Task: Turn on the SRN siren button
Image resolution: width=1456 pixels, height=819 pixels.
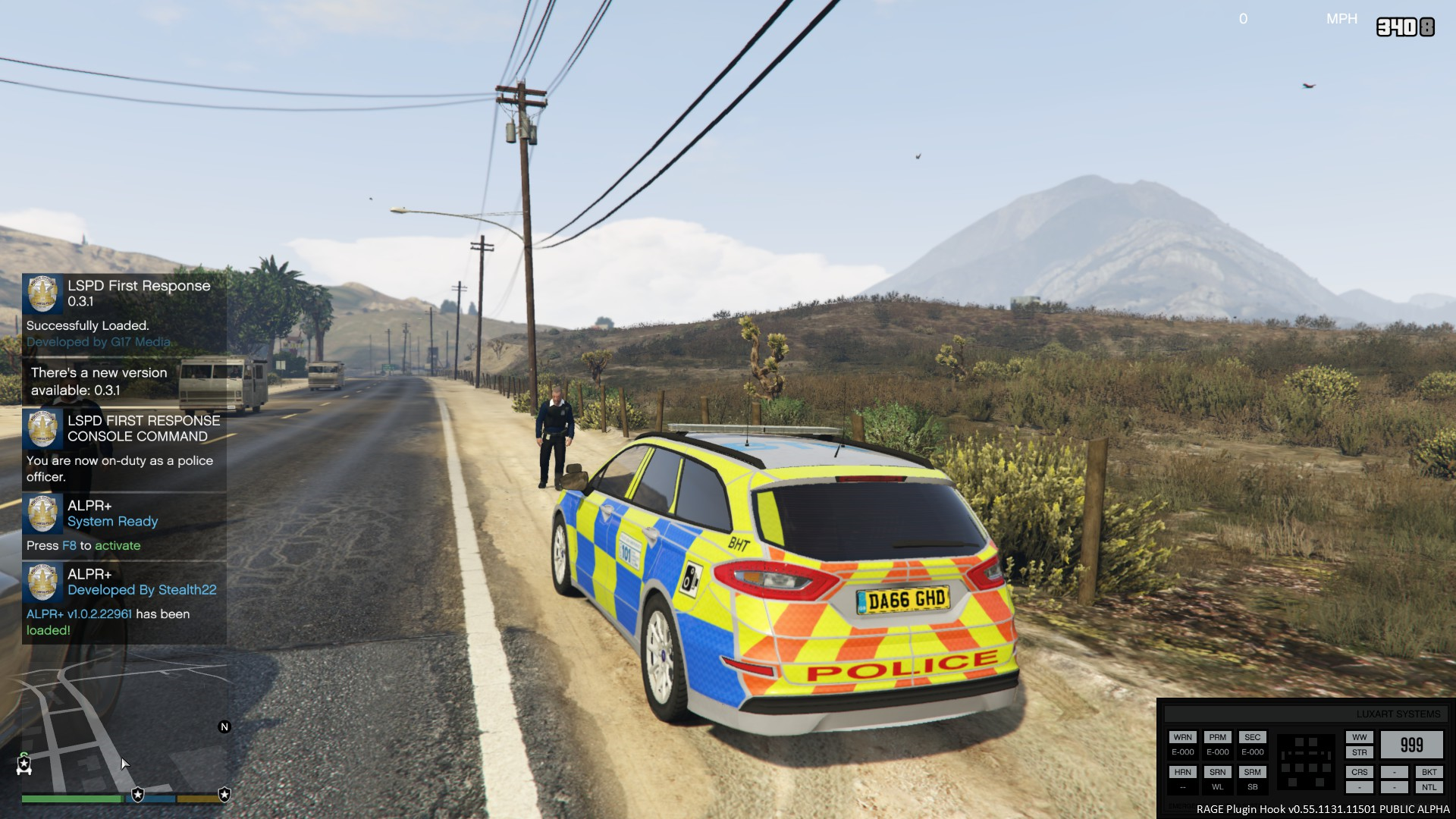Action: click(1217, 772)
